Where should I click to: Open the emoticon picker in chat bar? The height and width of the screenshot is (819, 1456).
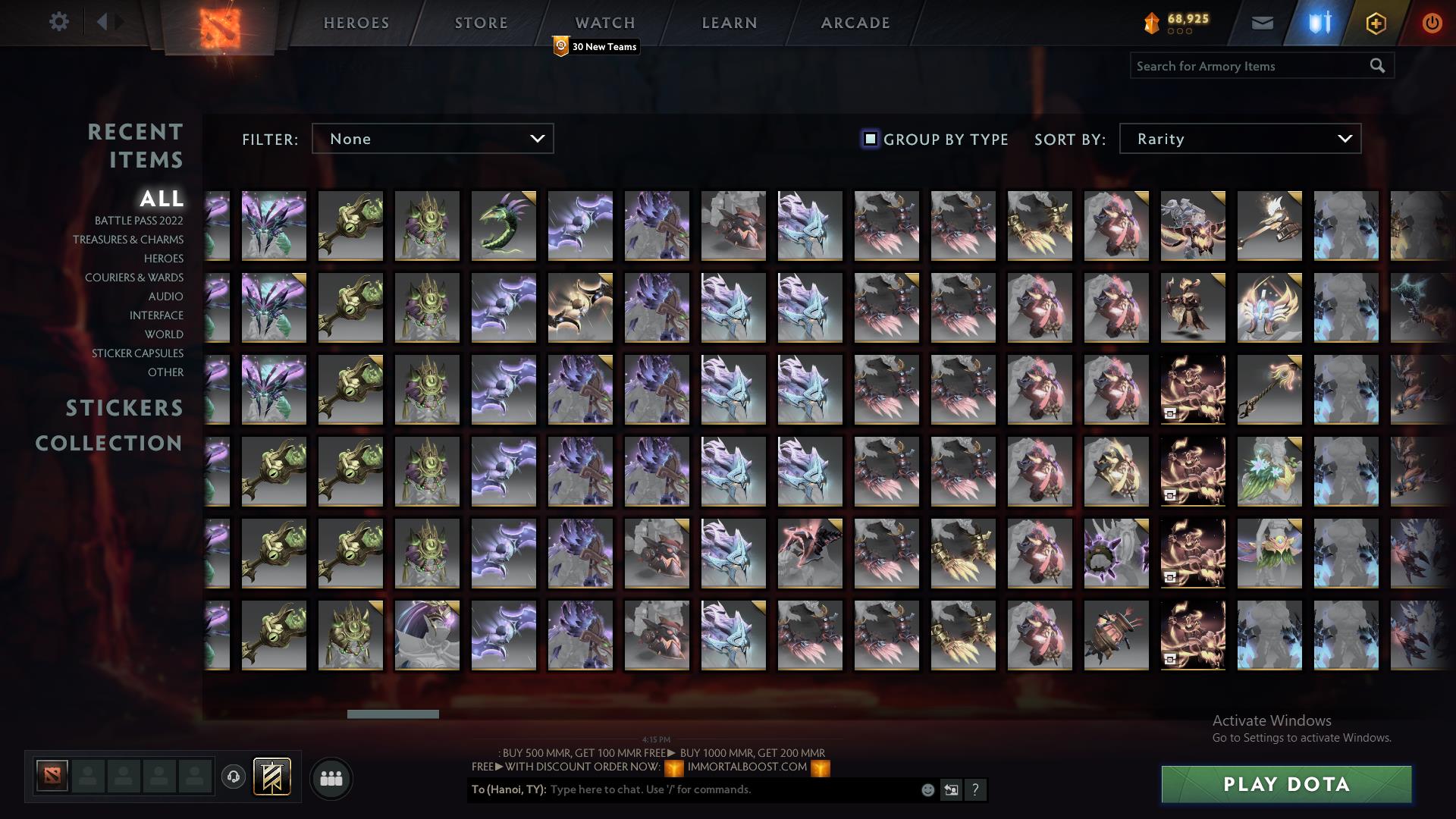927,789
